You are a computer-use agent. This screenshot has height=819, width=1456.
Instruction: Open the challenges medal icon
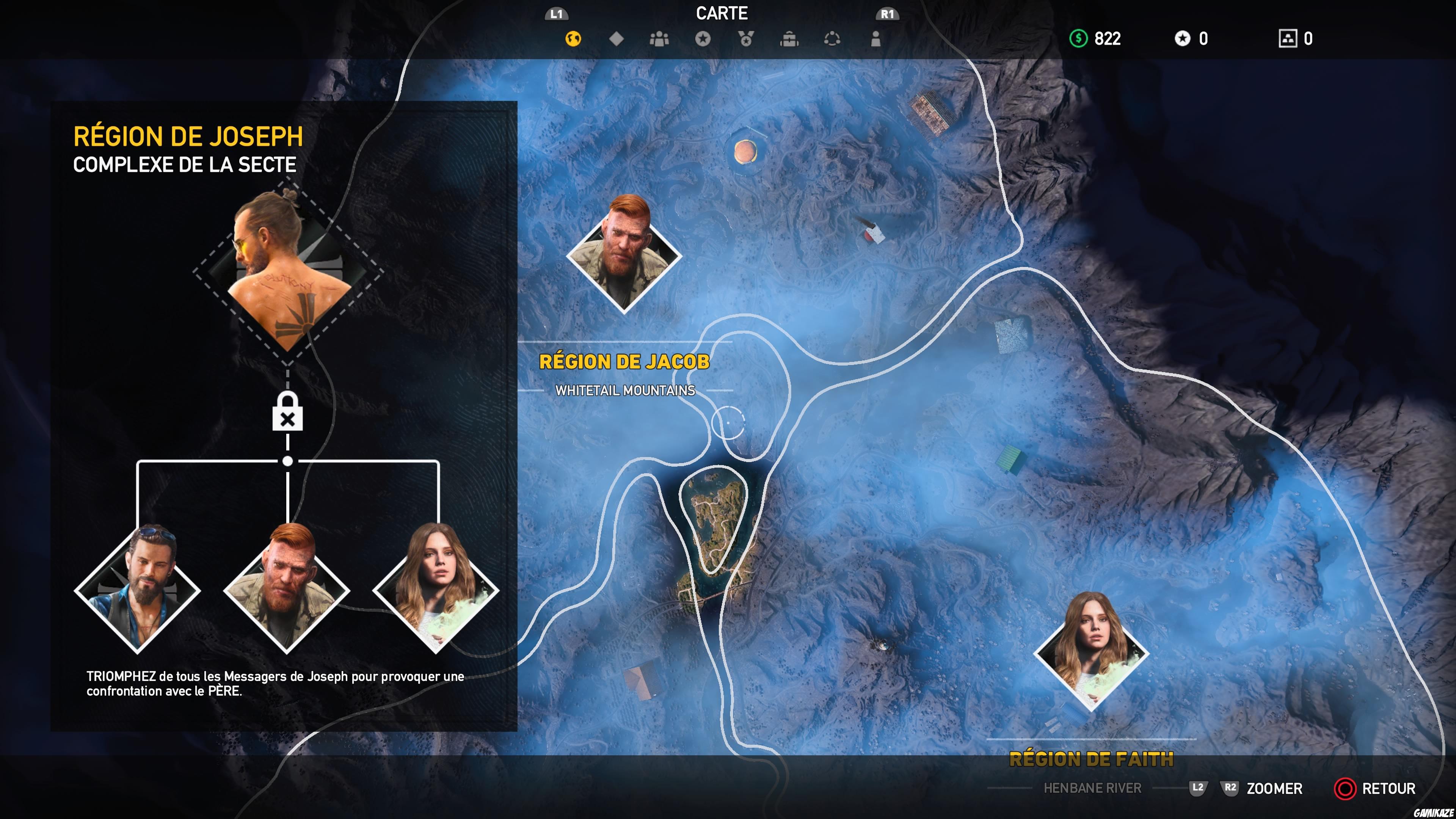[x=746, y=38]
